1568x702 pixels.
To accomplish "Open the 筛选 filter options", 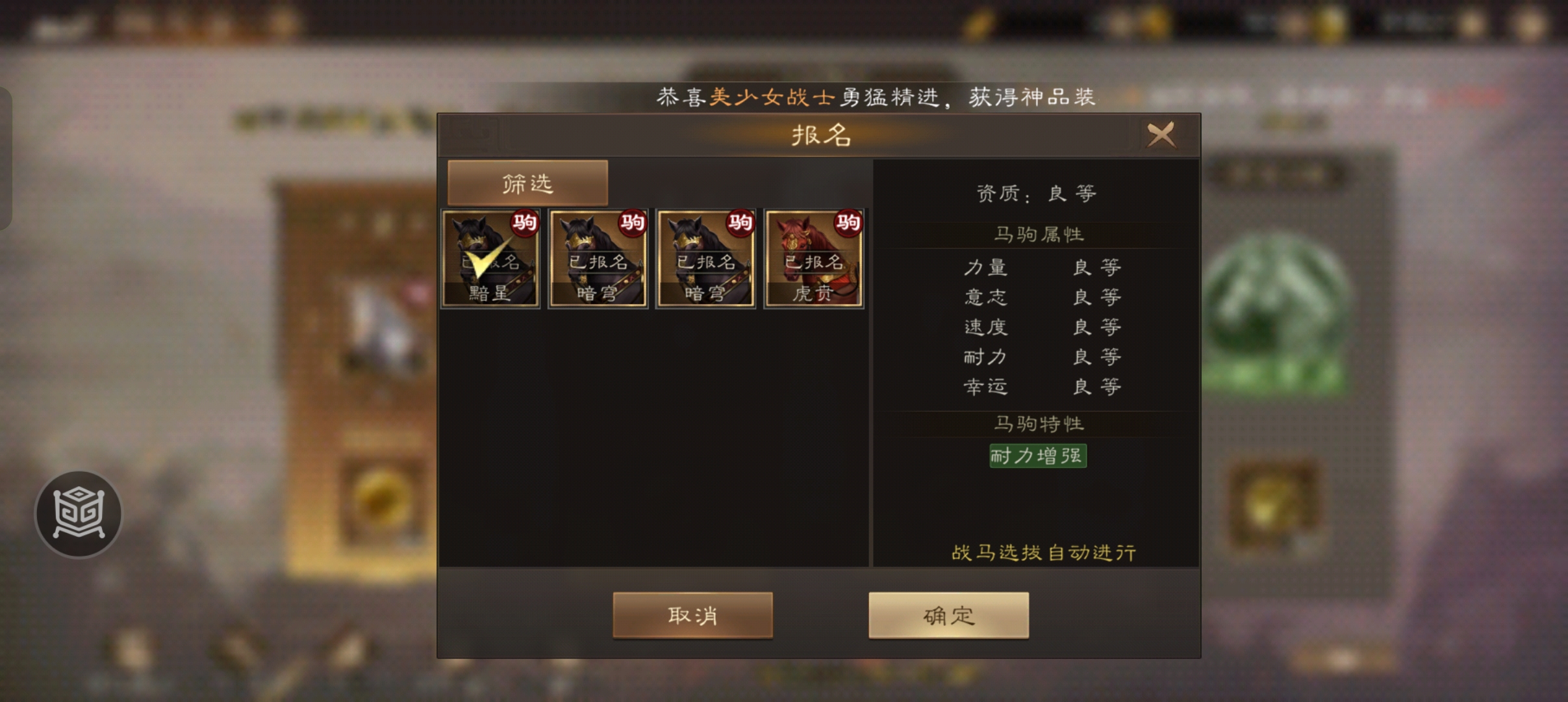I will click(x=526, y=183).
